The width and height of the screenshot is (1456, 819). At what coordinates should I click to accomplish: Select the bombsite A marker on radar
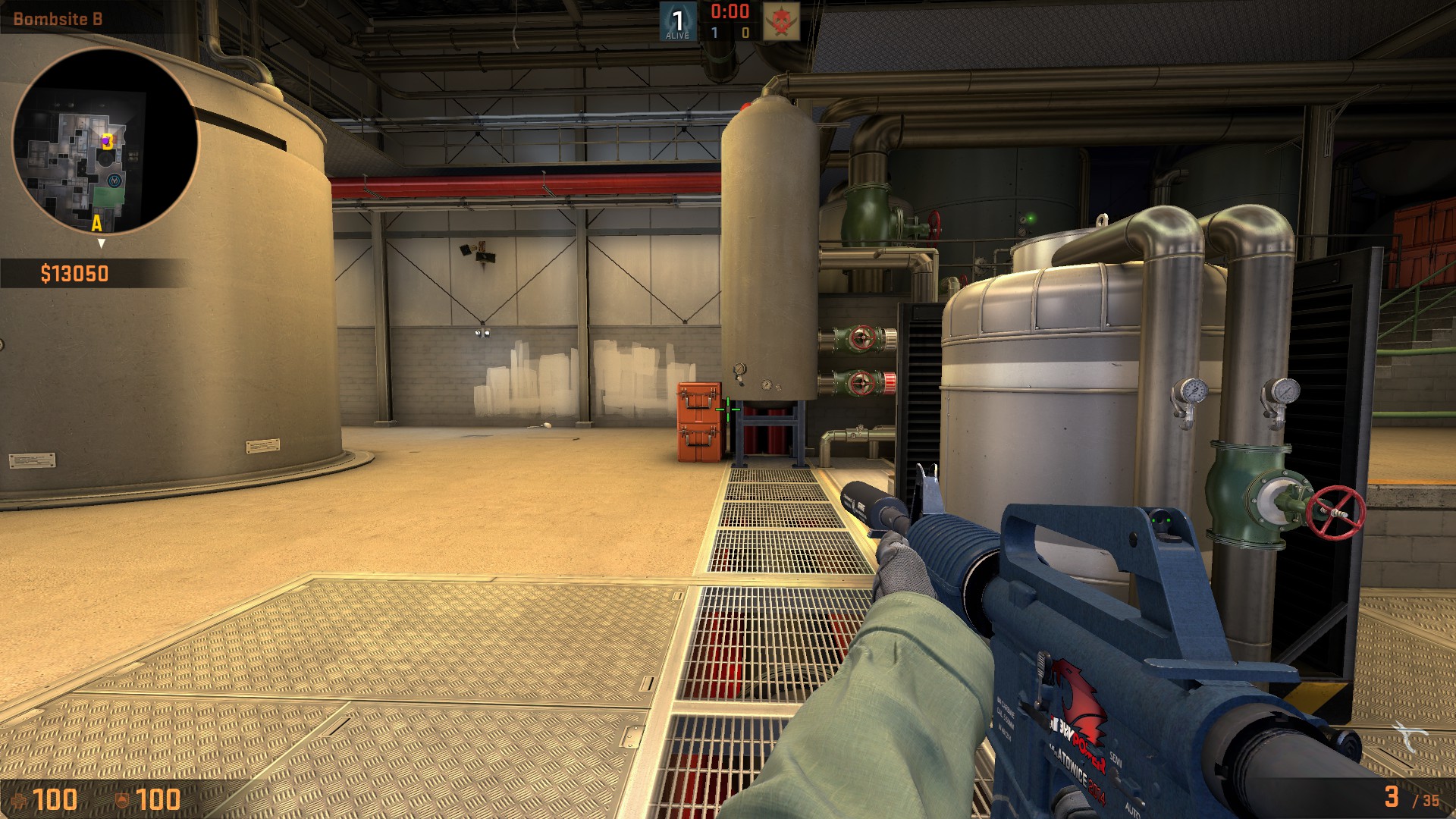(x=96, y=223)
